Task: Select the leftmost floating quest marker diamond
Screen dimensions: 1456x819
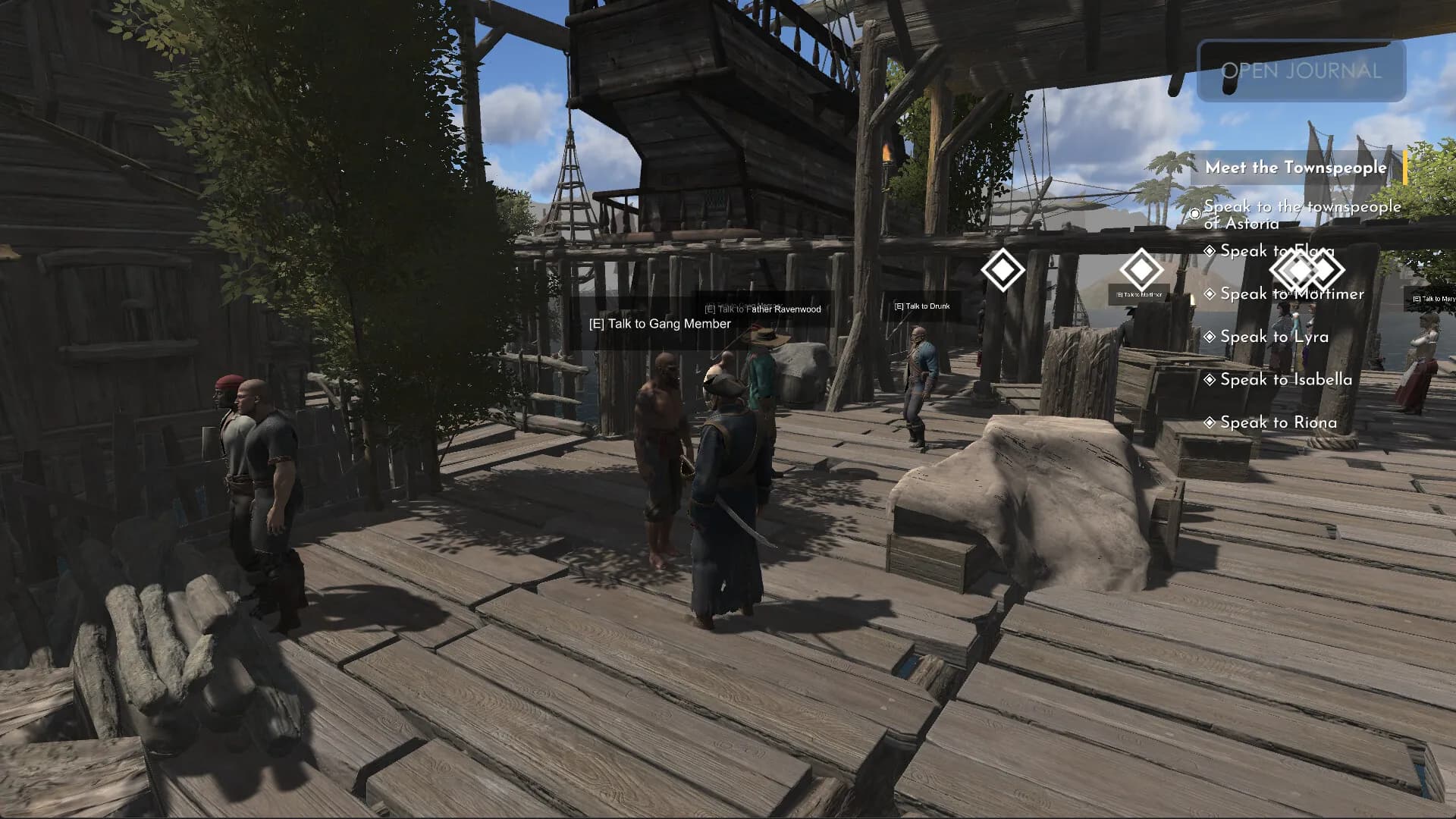Action: click(1003, 271)
